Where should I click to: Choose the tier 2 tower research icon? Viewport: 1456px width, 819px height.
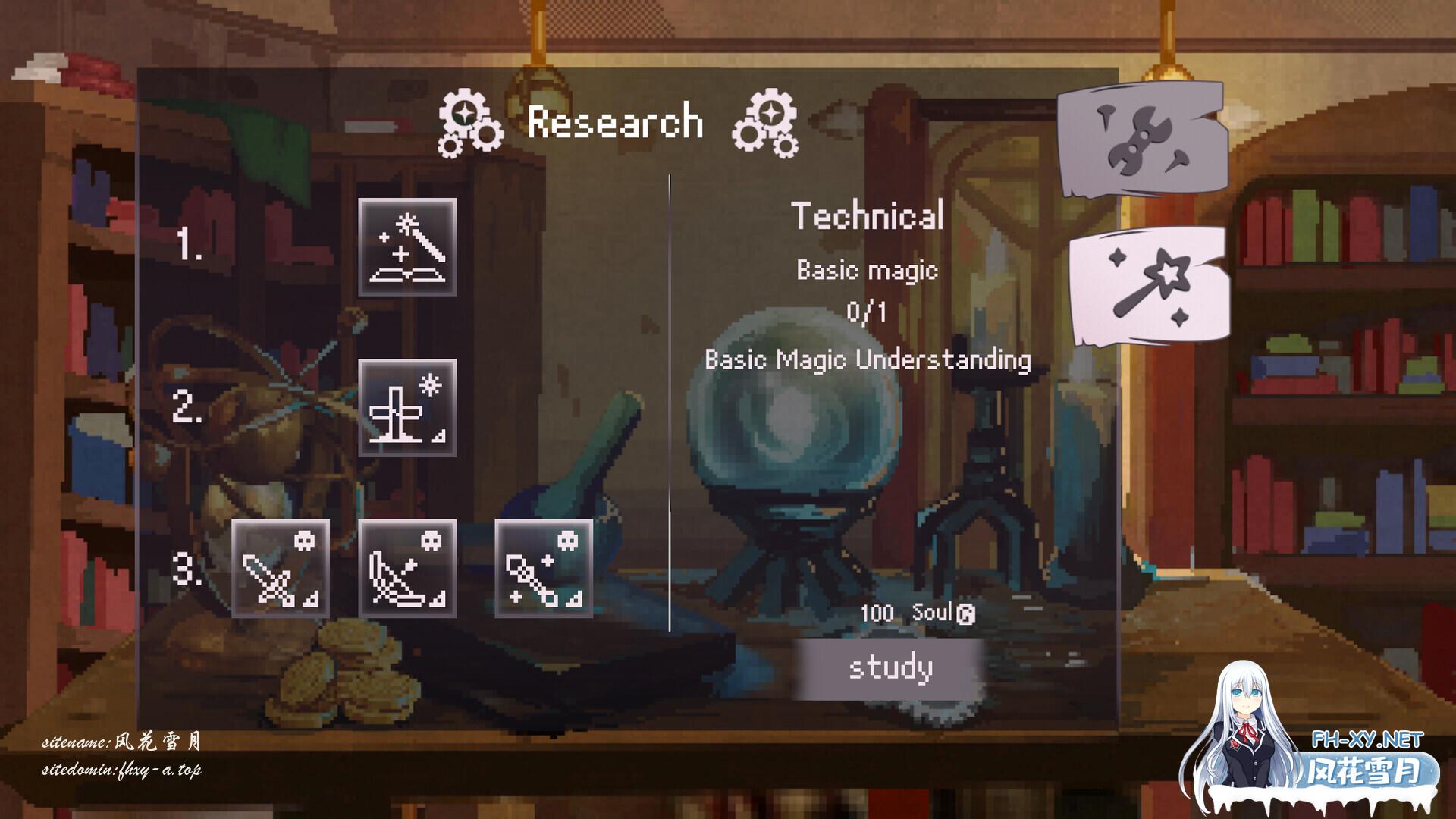pos(407,408)
